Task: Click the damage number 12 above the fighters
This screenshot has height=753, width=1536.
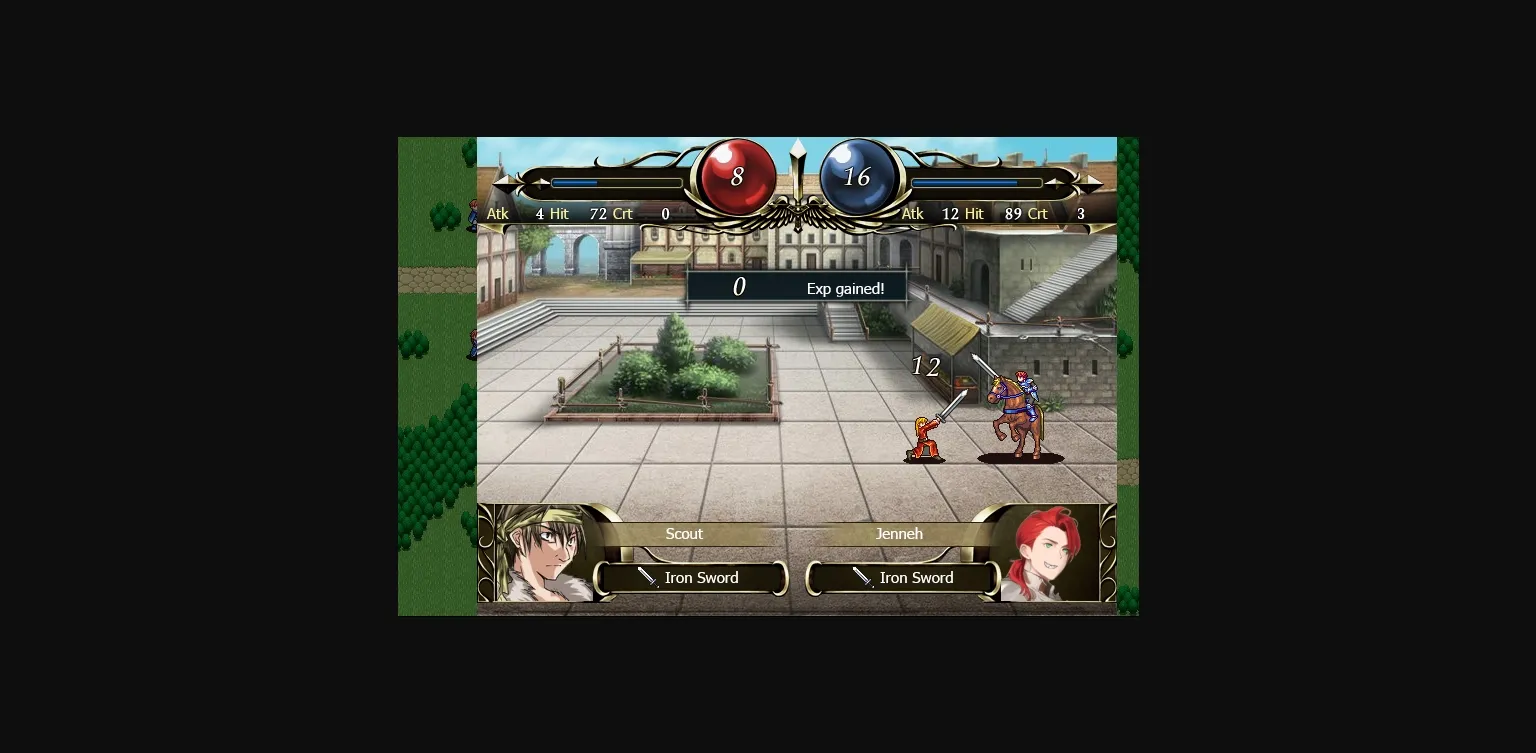Action: [925, 367]
